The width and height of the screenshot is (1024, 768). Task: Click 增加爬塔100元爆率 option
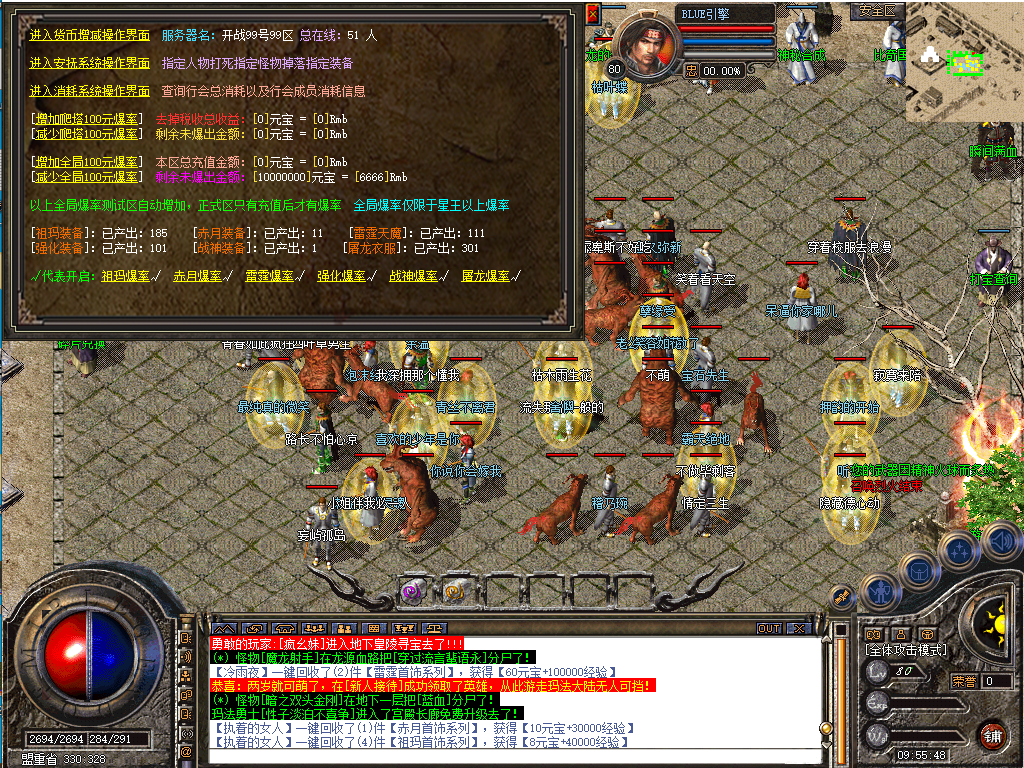[x=88, y=119]
